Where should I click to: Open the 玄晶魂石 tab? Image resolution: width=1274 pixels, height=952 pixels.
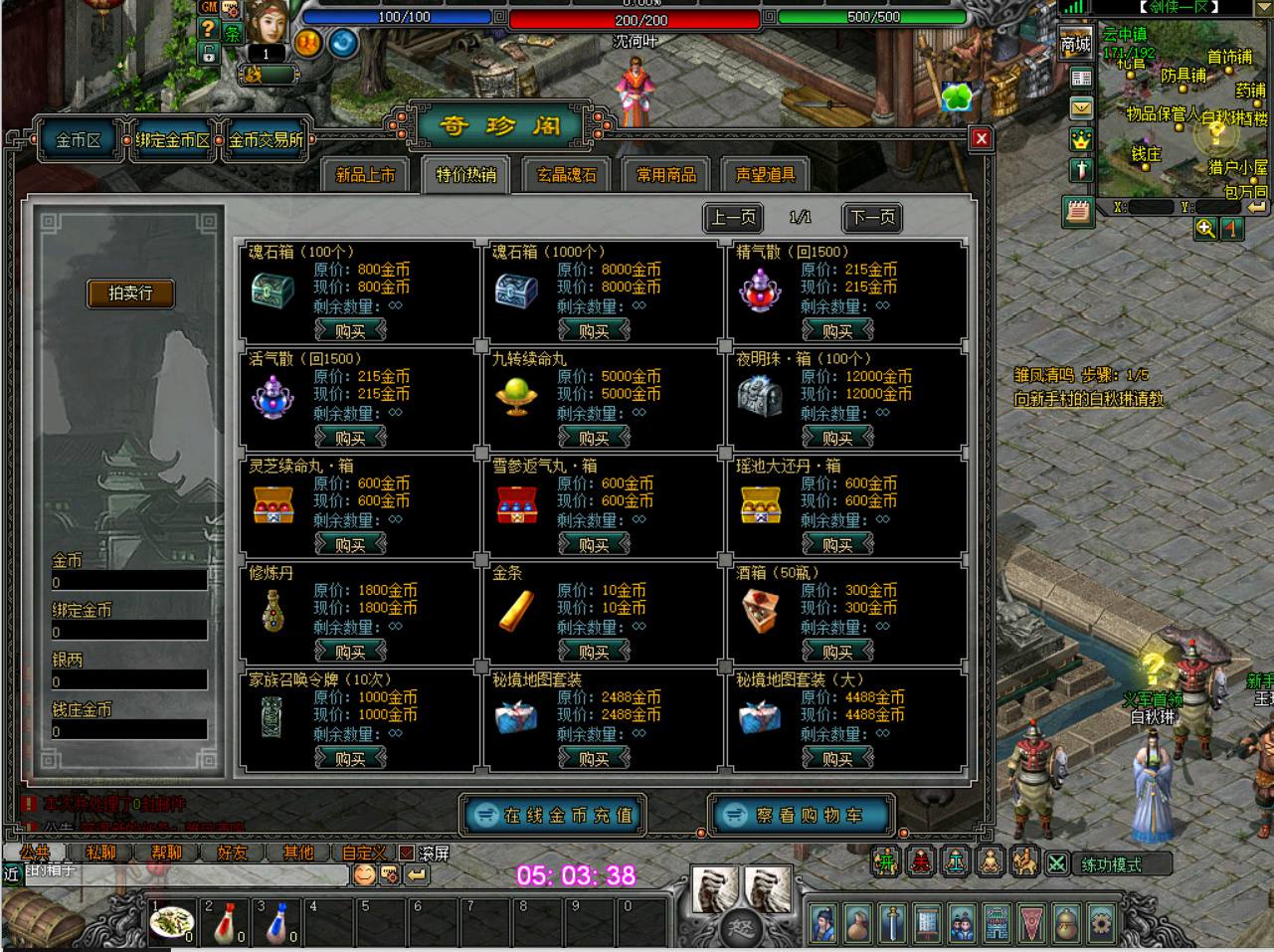pyautogui.click(x=566, y=175)
